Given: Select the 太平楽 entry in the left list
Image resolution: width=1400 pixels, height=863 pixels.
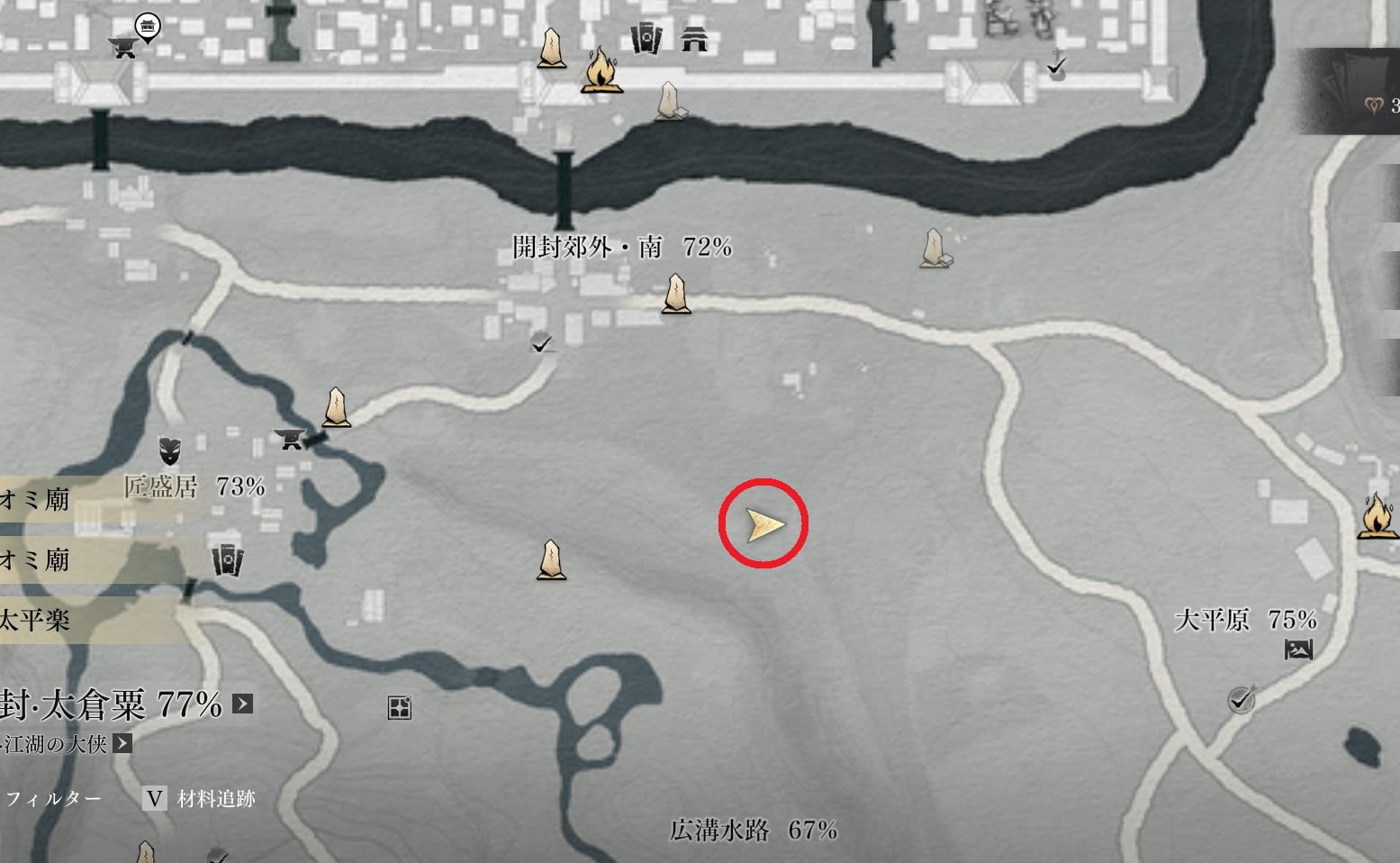Looking at the screenshot, I should tap(36, 620).
